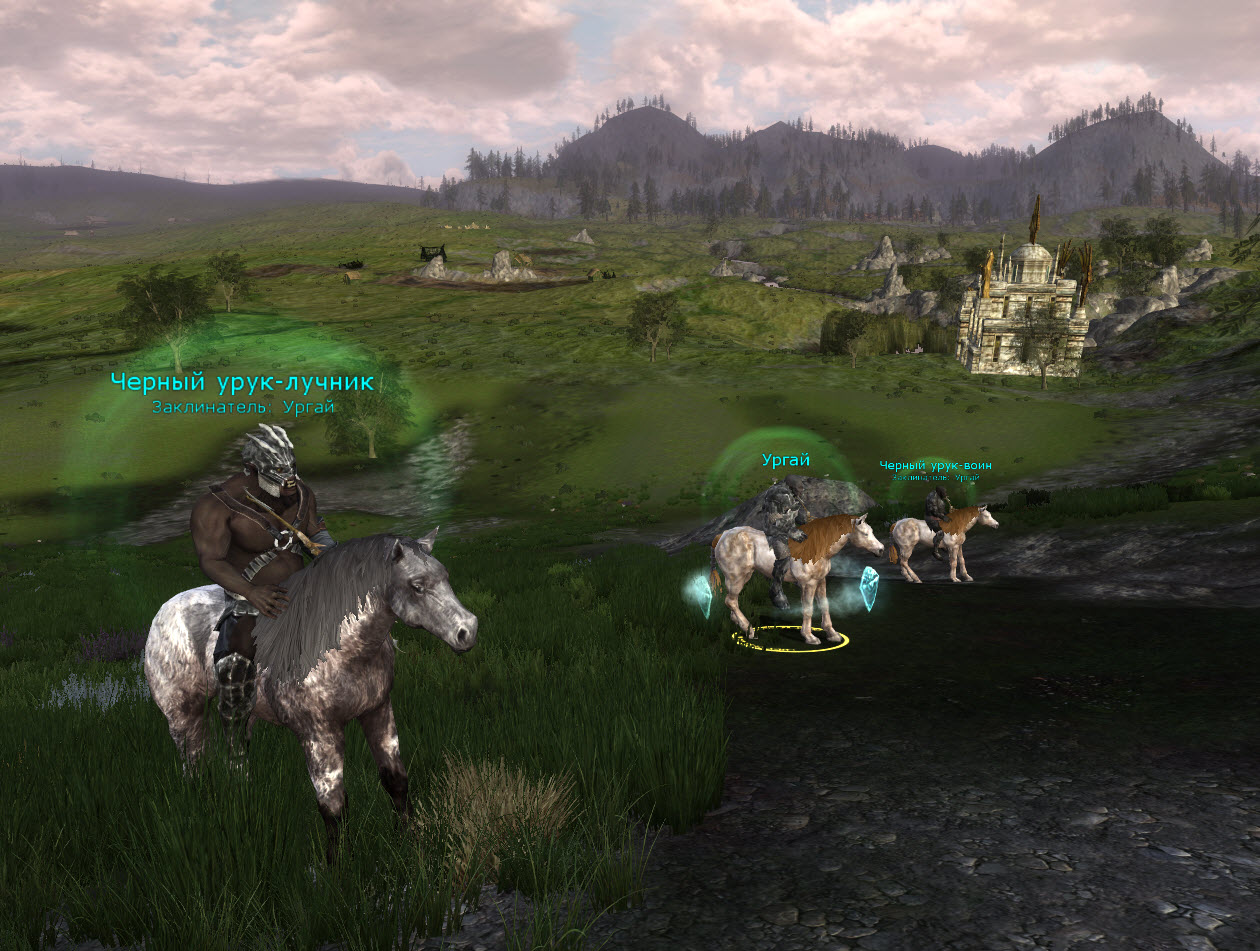This screenshot has width=1260, height=951.
Task: Select the Черный урук-лучник nameplate
Action: 242,382
